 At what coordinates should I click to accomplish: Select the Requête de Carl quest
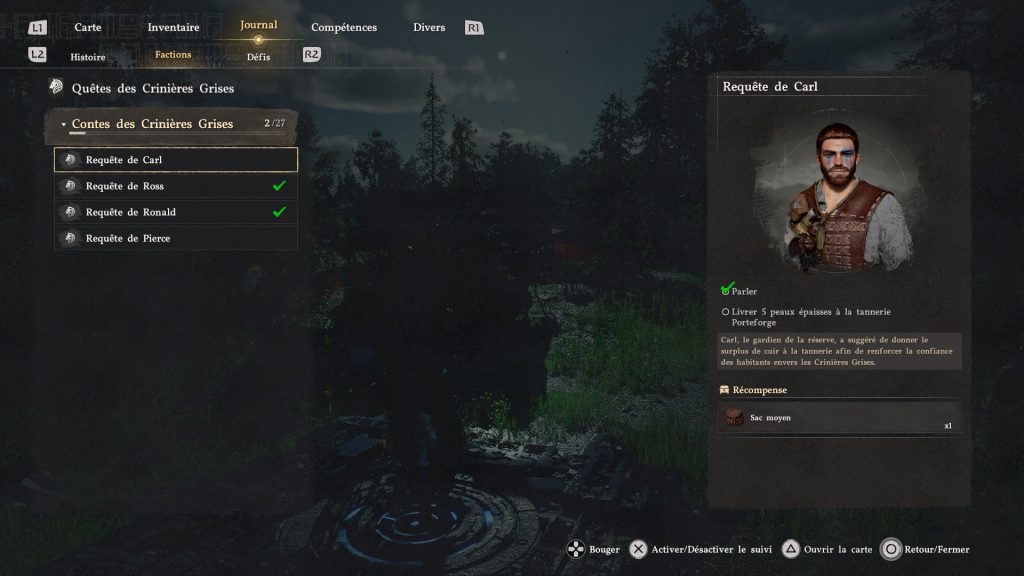(176, 160)
